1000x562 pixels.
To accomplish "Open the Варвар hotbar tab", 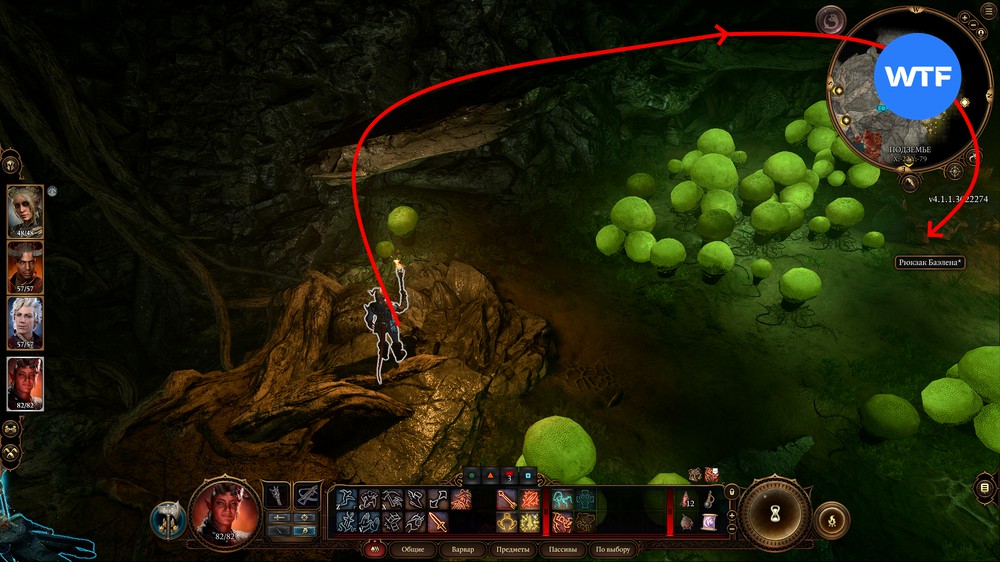I will coord(463,549).
